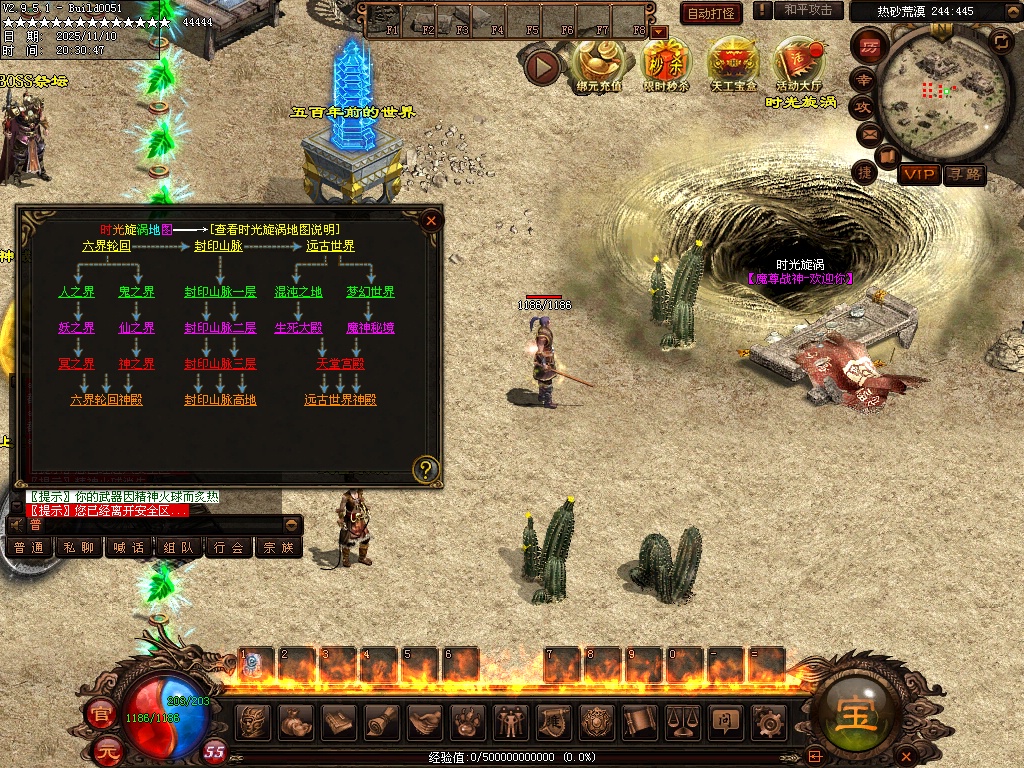Viewport: 1024px width, 768px height.
Task: Select 远古世界神殿 destination
Action: pos(341,400)
